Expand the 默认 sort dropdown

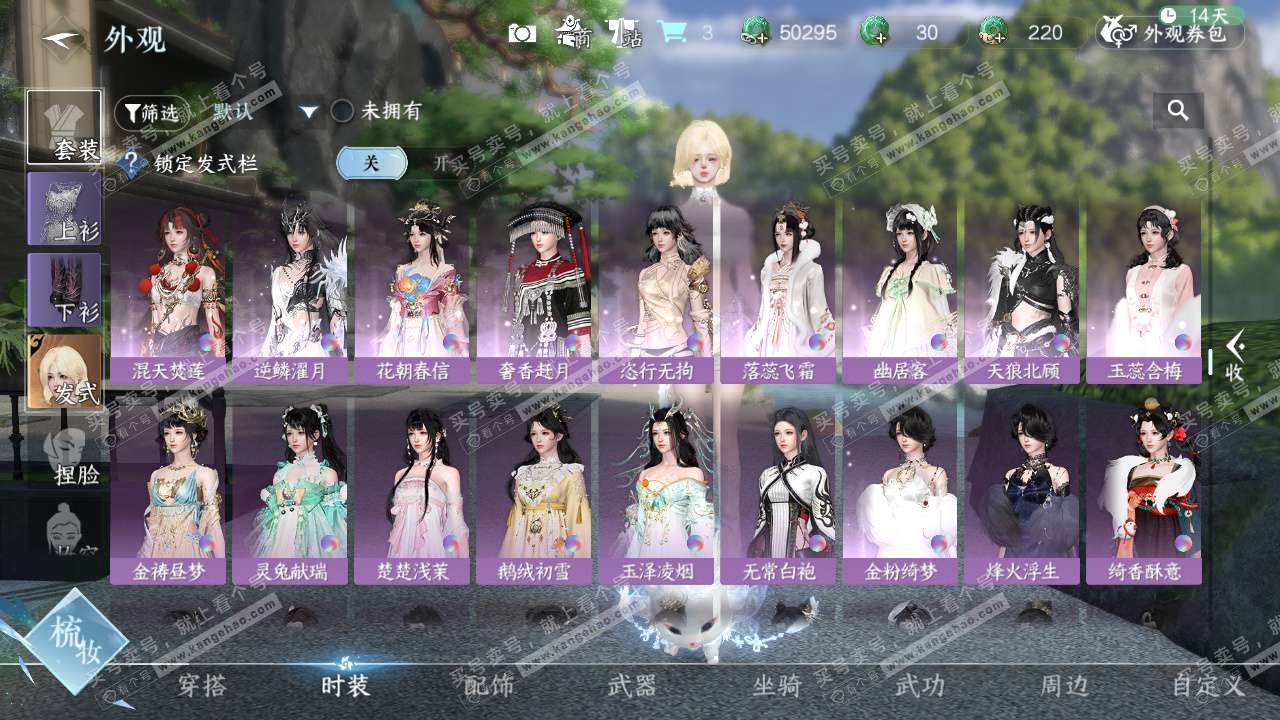coord(308,112)
